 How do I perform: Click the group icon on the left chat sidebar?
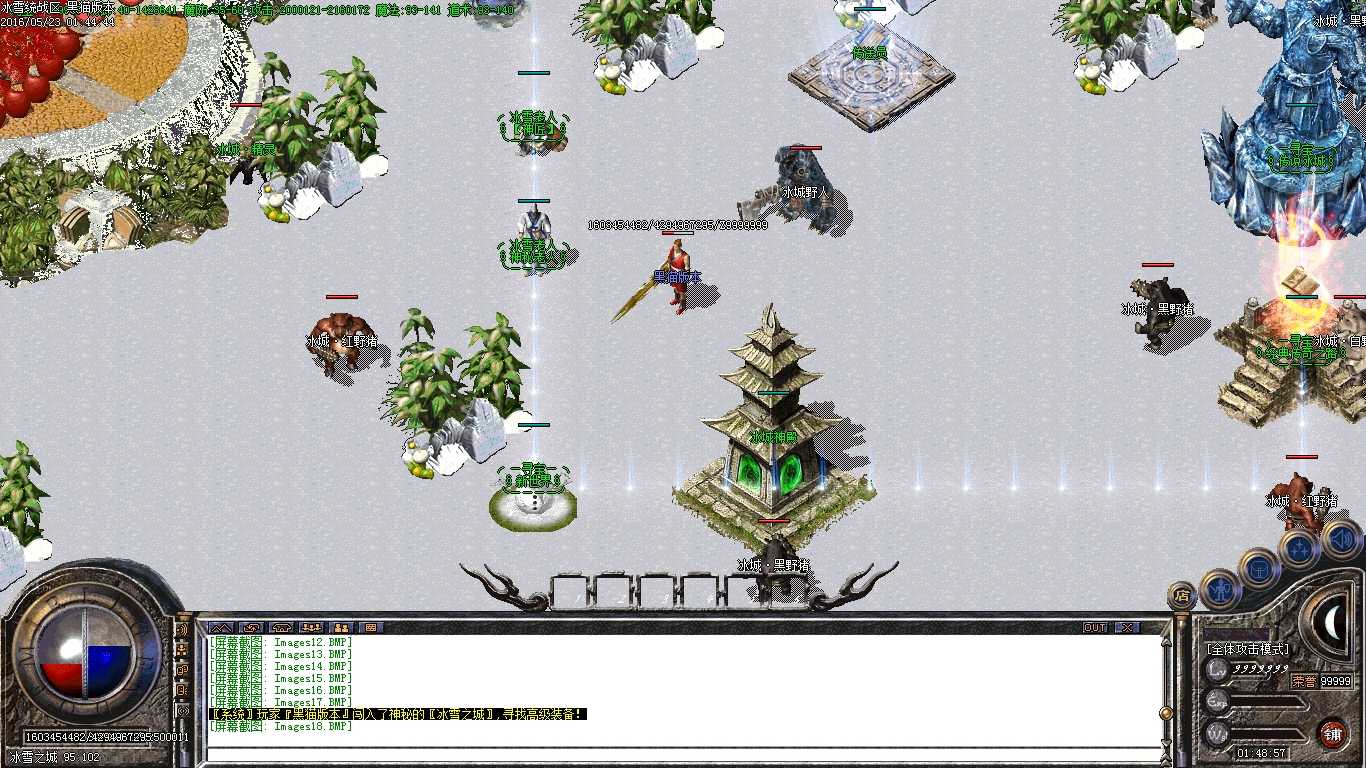tap(184, 650)
